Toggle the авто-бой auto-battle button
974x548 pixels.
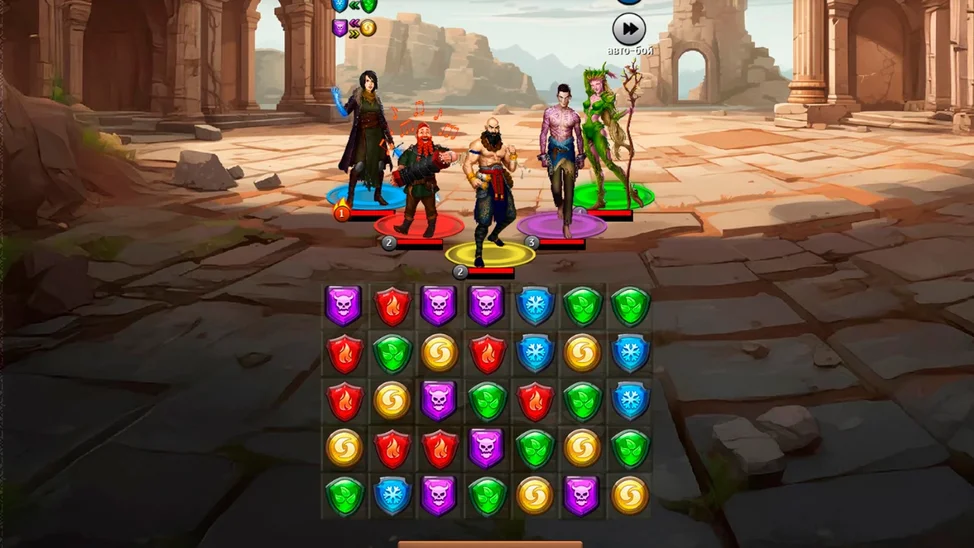tap(629, 28)
